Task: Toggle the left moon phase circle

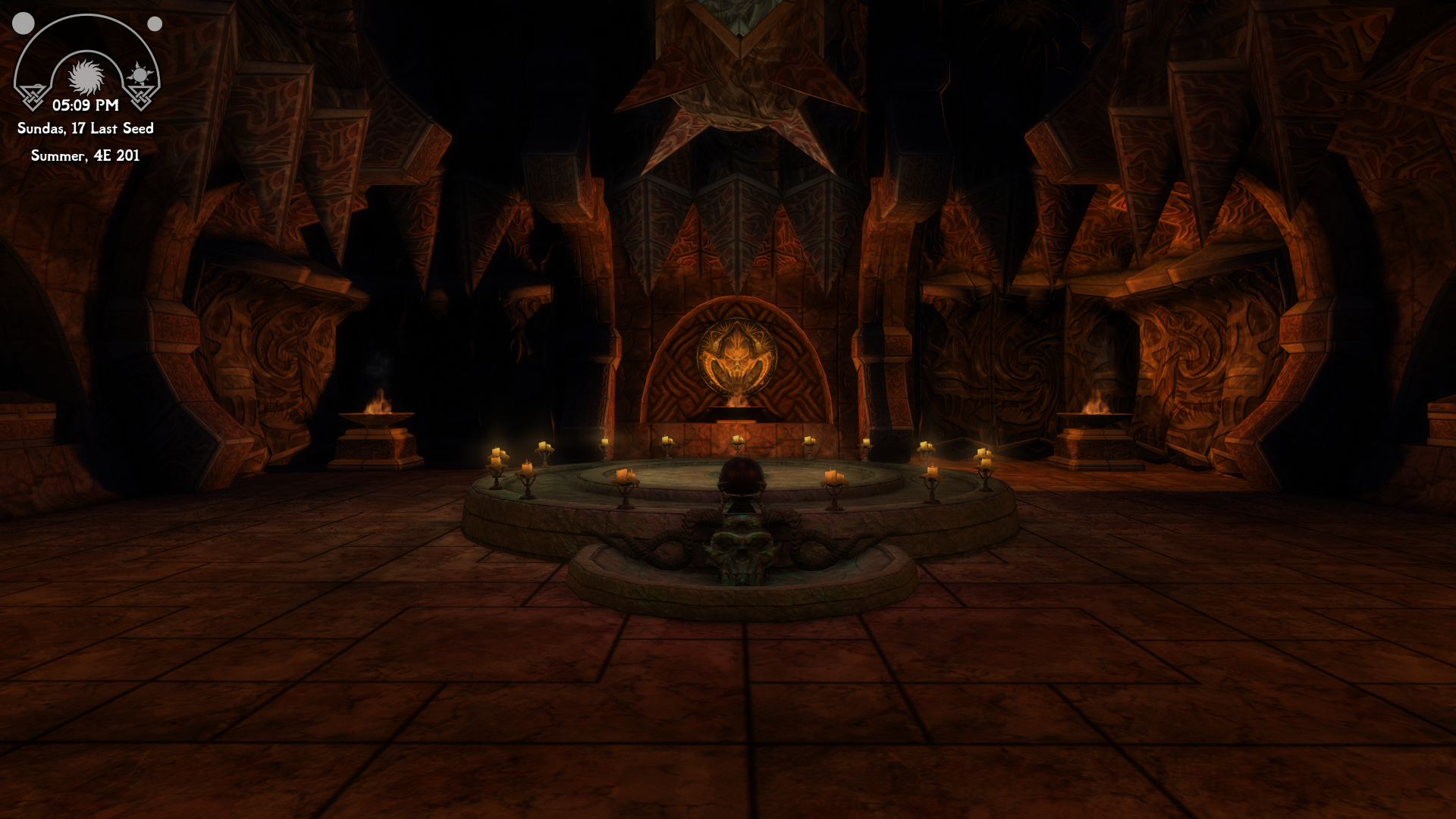Action: click(x=24, y=24)
